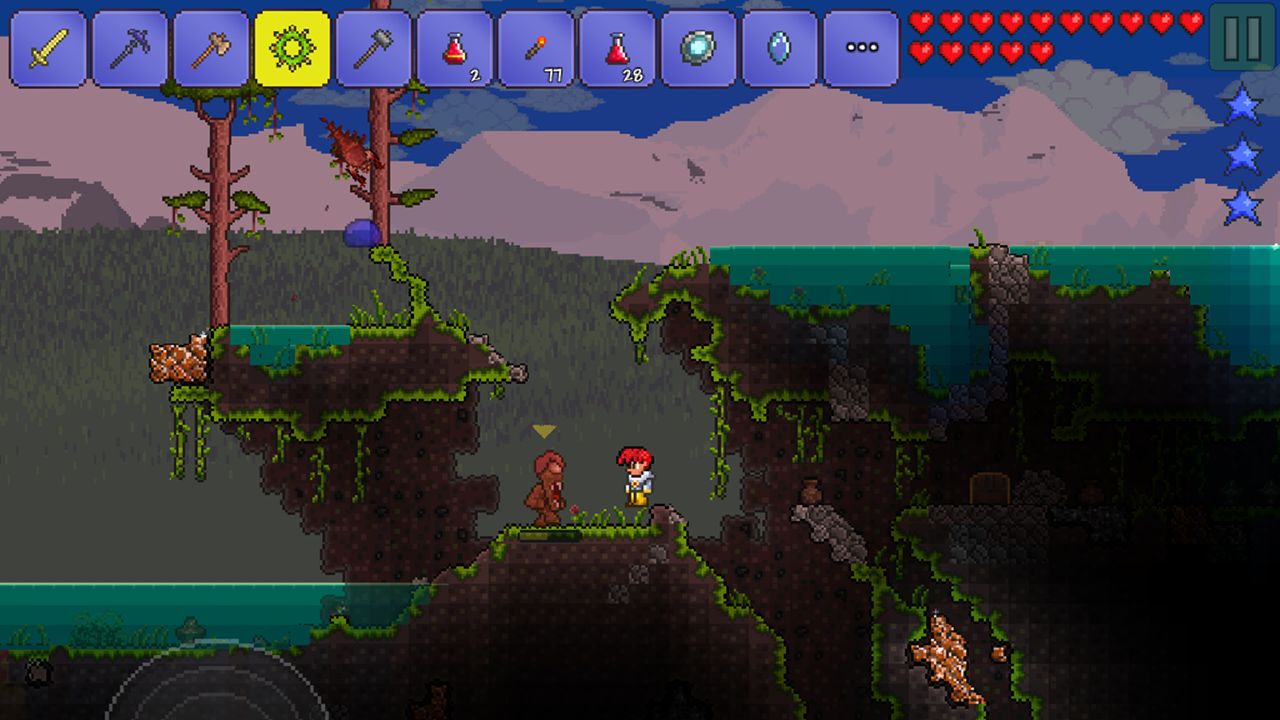Choose the wooden-handled axe slot
This screenshot has height=720, width=1280.
210,48
